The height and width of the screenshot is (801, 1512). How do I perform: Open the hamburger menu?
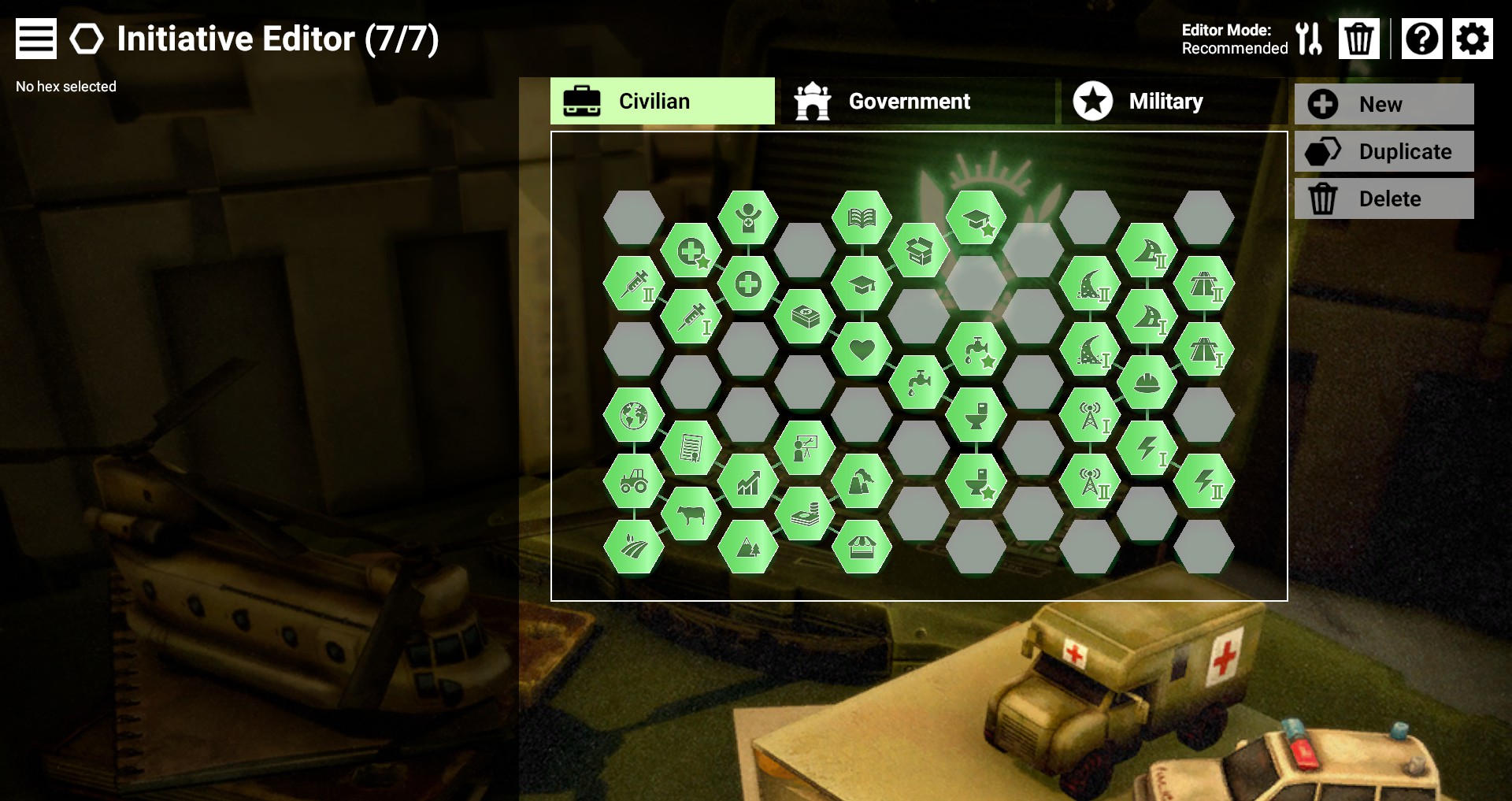tap(36, 39)
